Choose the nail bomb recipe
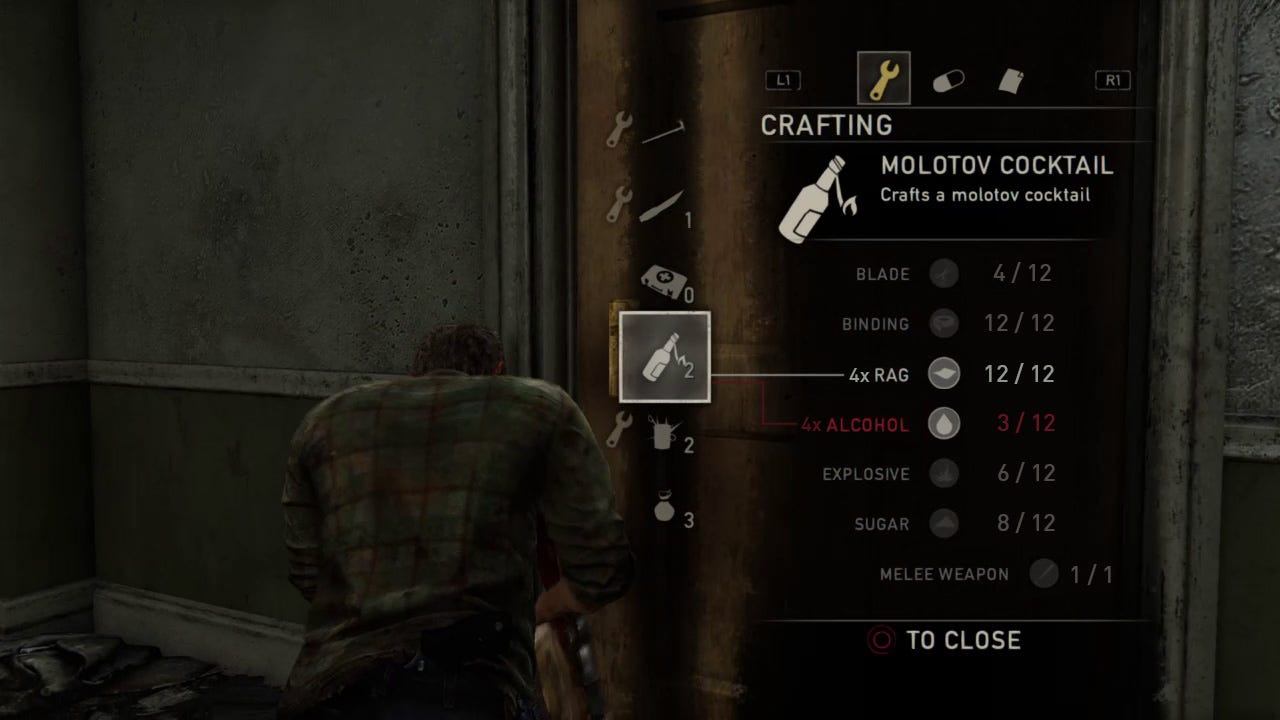The image size is (1280, 720). click(x=664, y=434)
